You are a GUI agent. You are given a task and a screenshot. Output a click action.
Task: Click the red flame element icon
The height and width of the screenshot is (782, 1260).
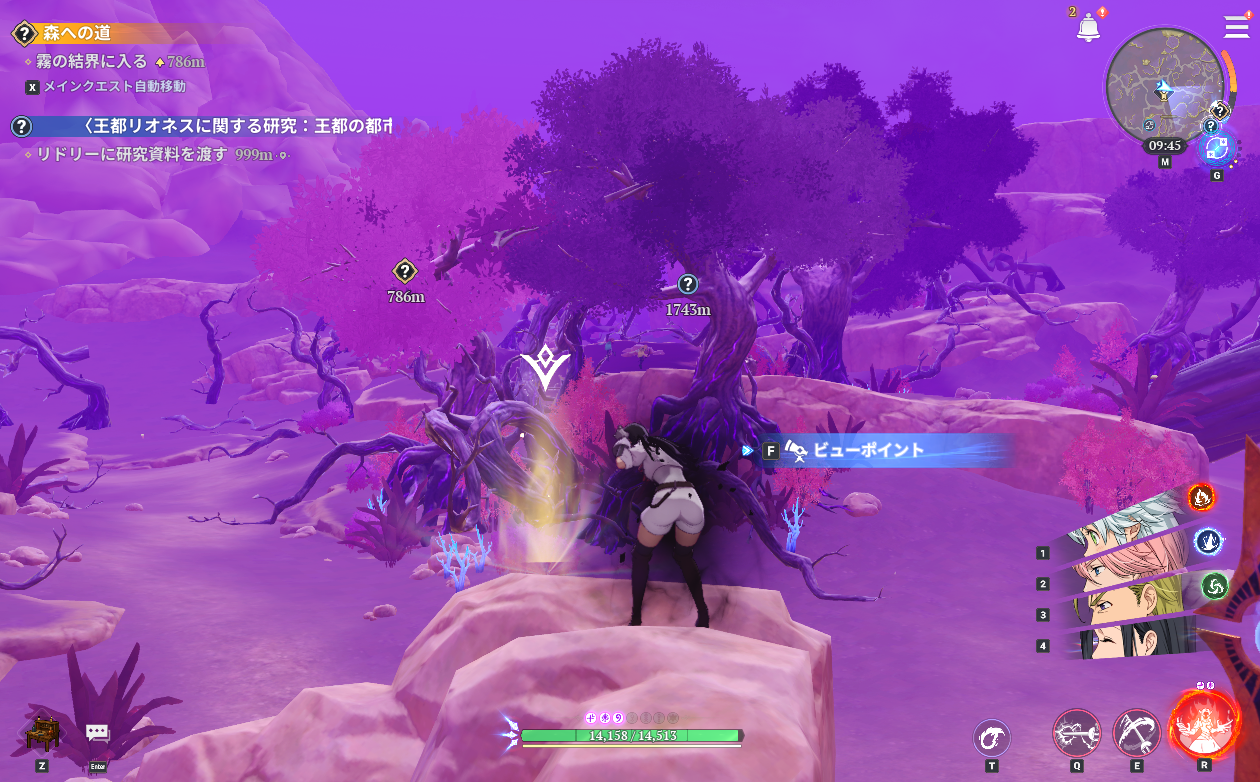1201,495
